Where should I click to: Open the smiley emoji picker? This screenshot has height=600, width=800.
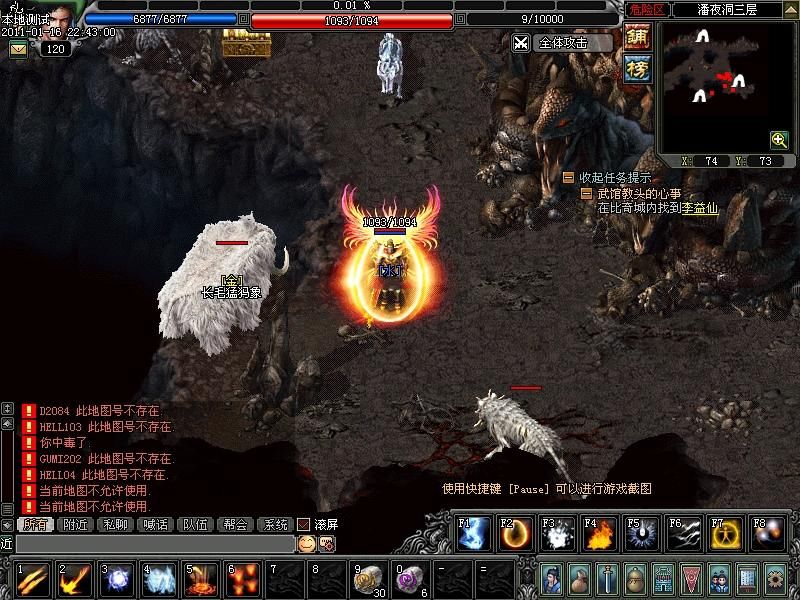click(306, 543)
